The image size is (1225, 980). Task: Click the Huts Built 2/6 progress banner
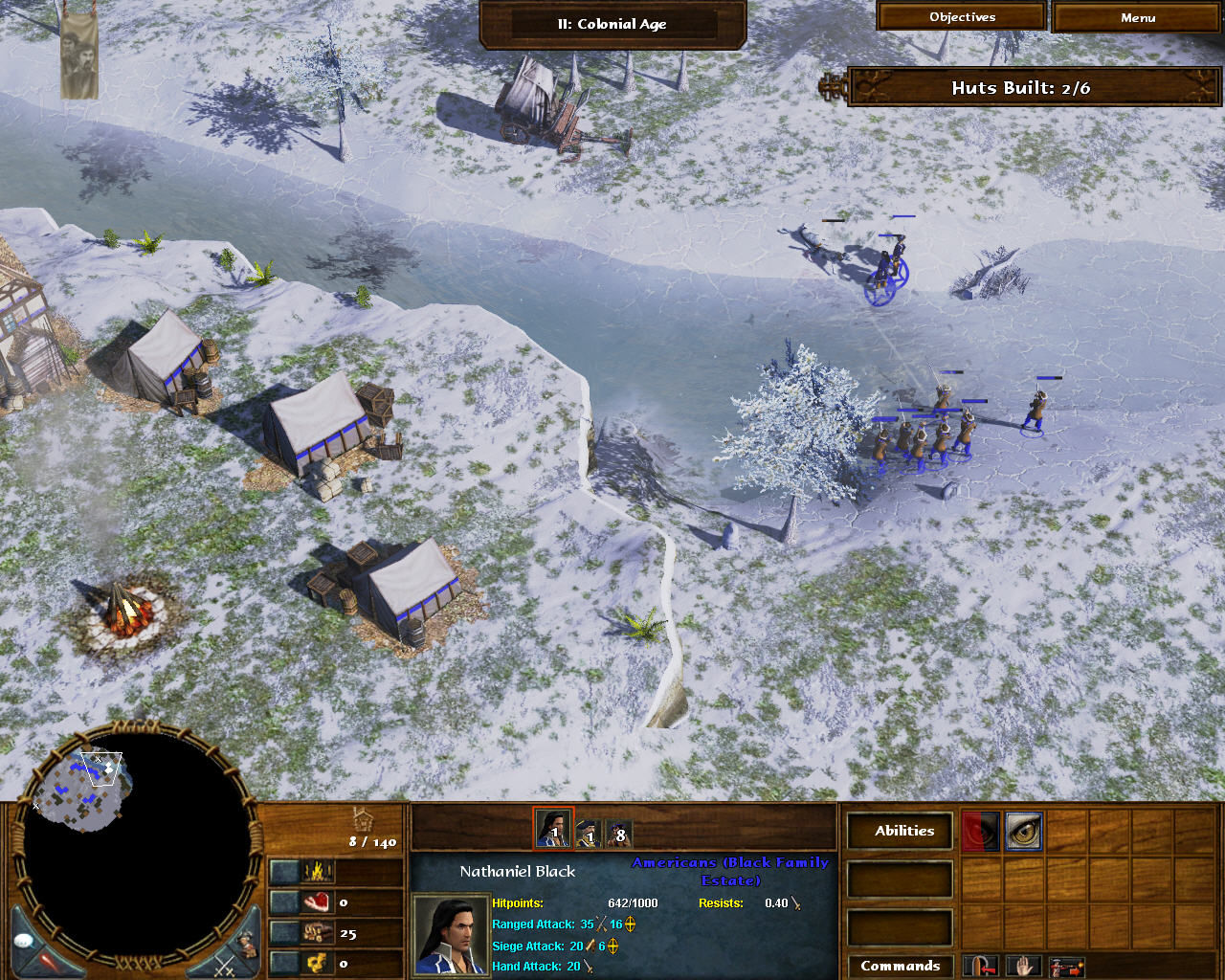pos(1032,87)
